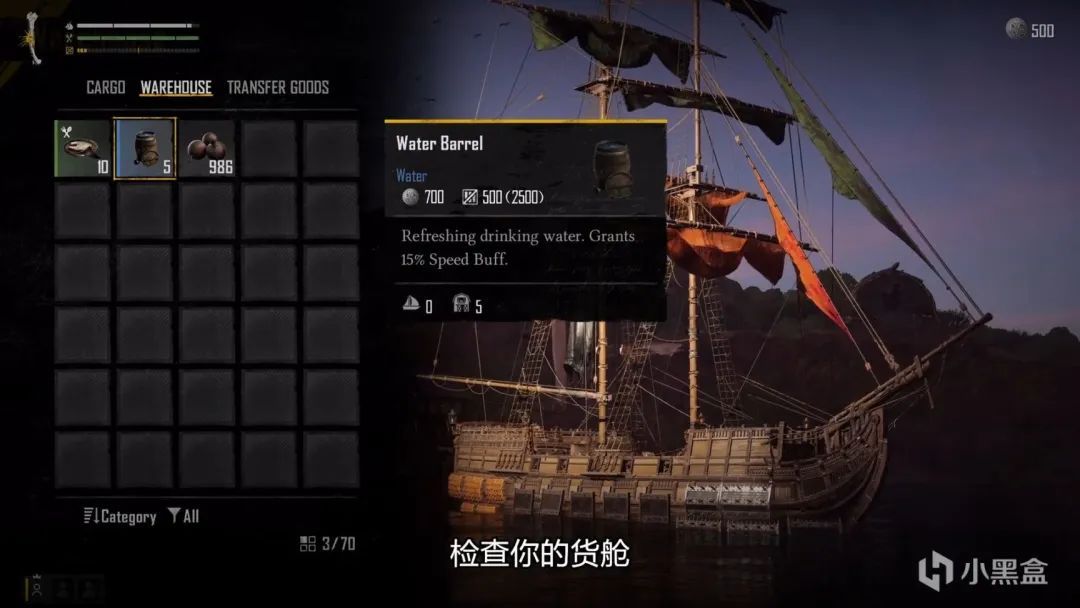Select the cooked food plate slot
The width and height of the screenshot is (1080, 608).
pos(83,148)
